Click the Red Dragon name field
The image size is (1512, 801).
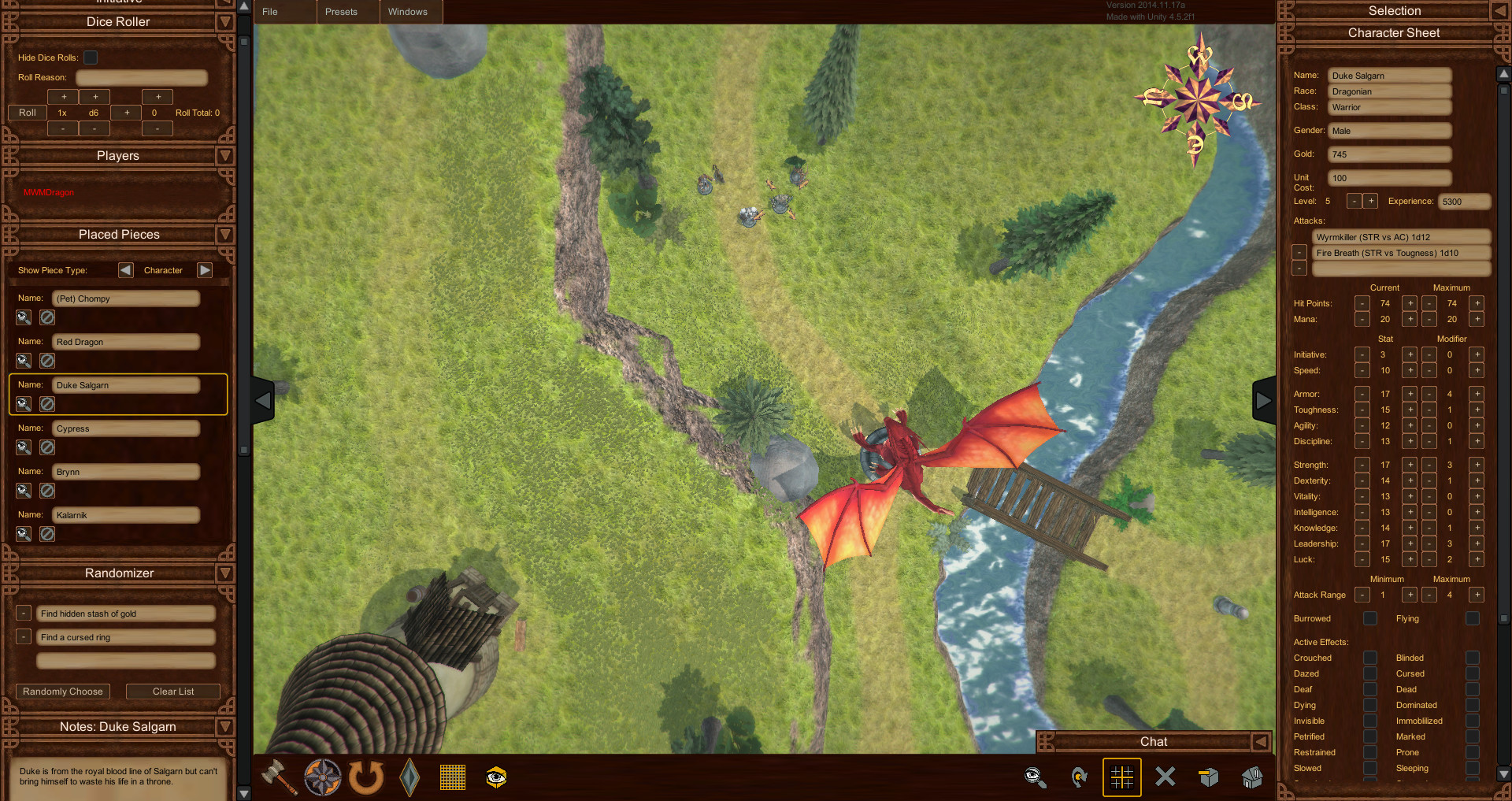tap(125, 342)
